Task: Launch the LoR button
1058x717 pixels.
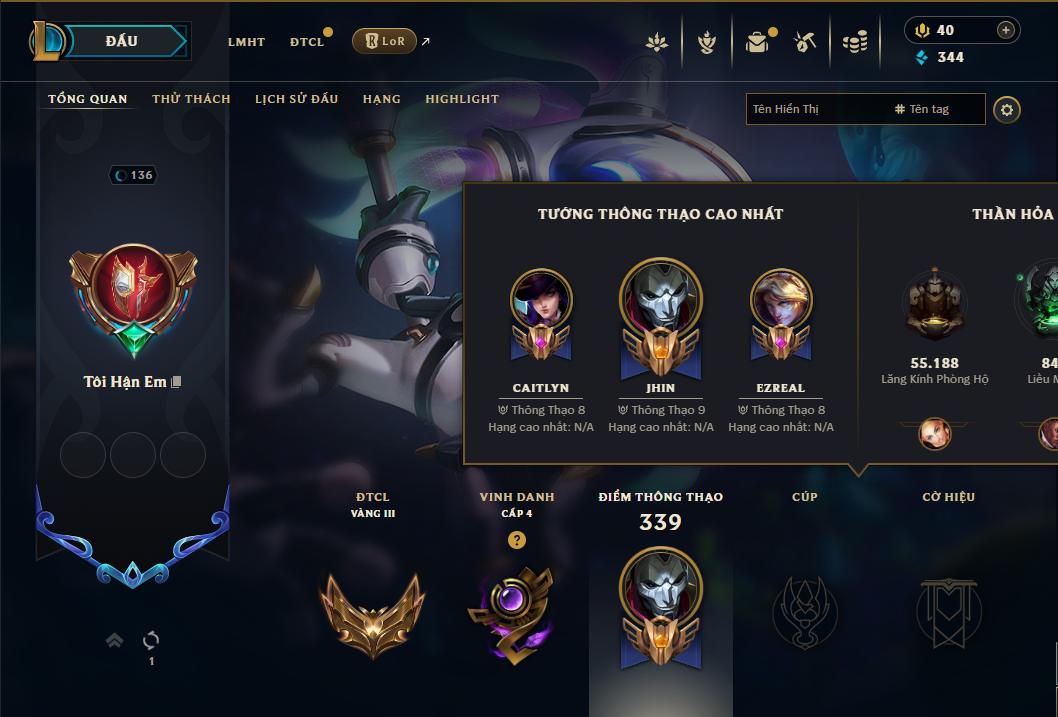Action: click(x=385, y=41)
